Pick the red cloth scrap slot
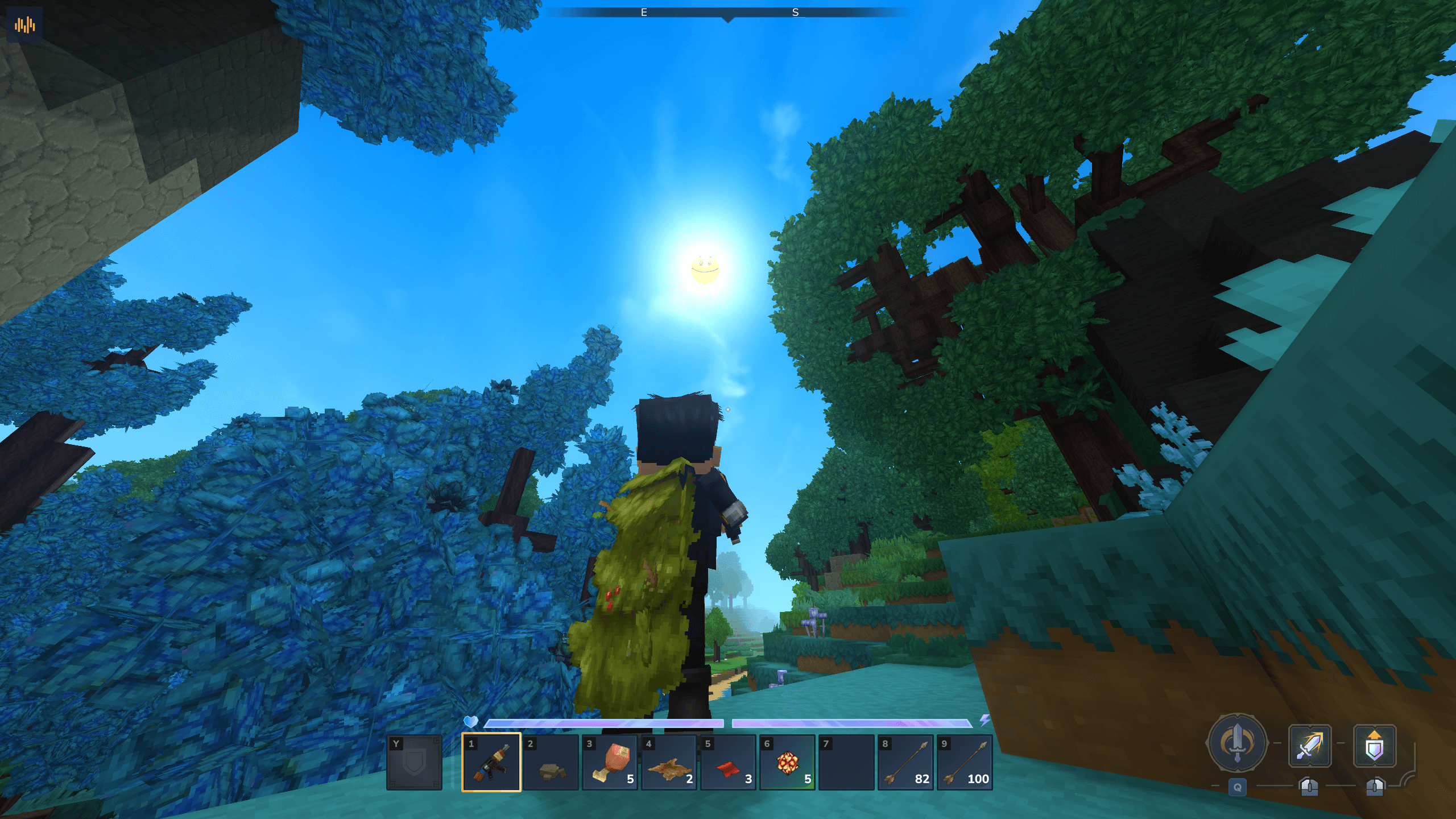This screenshot has height=819, width=1456. pos(728,762)
